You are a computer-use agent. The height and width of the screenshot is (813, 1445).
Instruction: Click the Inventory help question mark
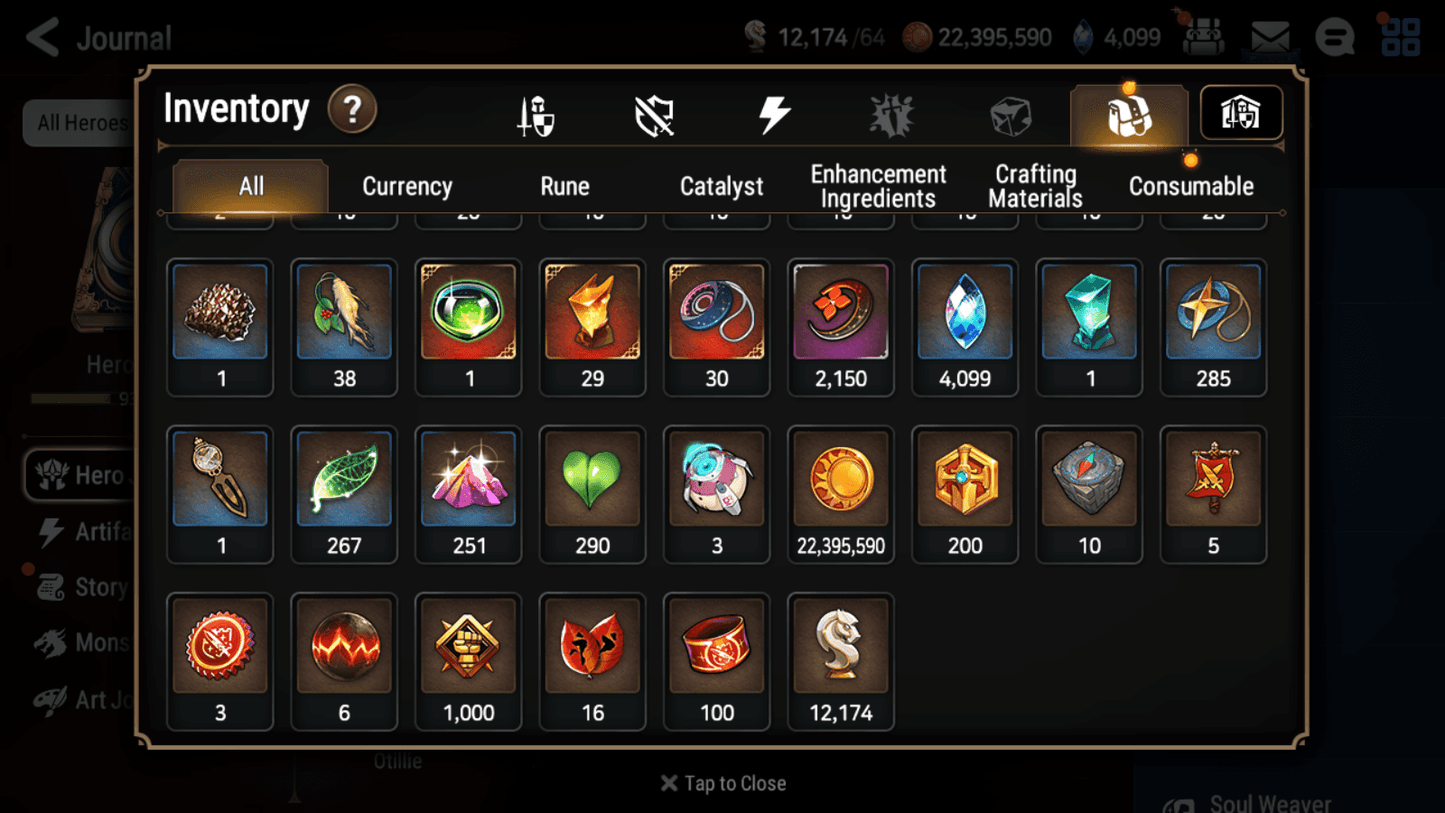352,110
